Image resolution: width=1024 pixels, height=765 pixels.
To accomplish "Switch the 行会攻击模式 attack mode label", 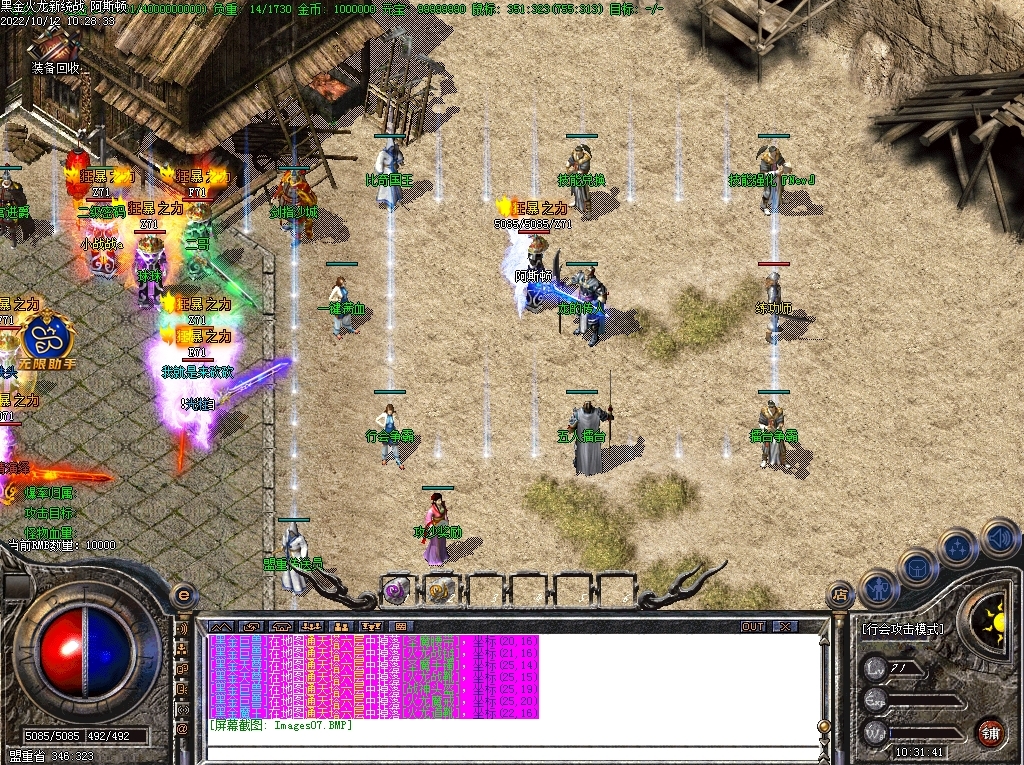I will coord(902,630).
